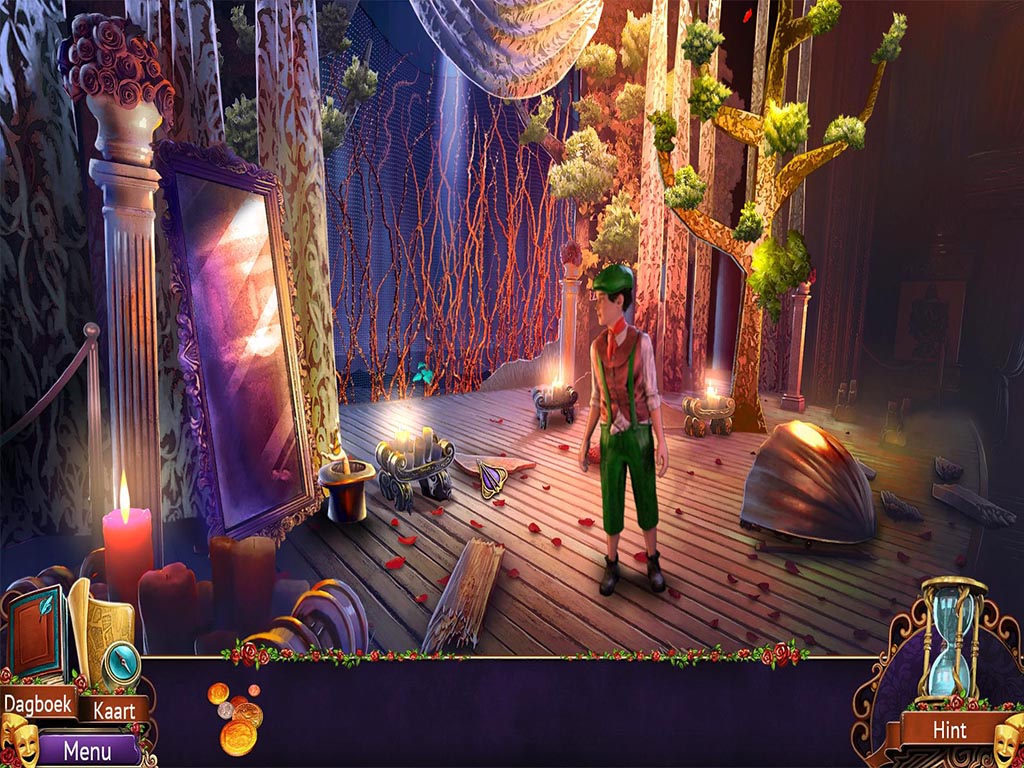
Task: Click the Hint label button
Action: point(949,729)
